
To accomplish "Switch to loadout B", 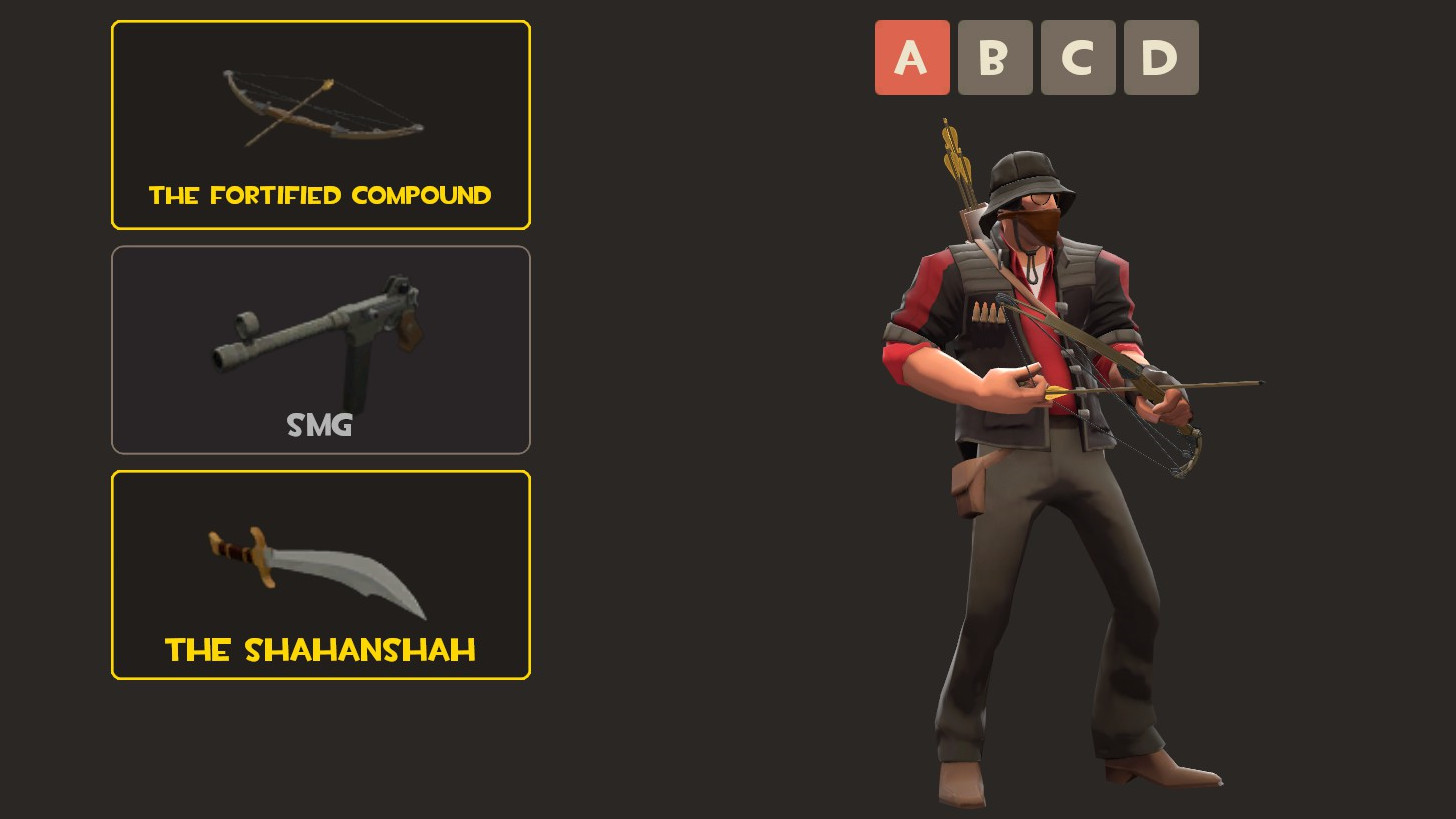I will click(995, 57).
